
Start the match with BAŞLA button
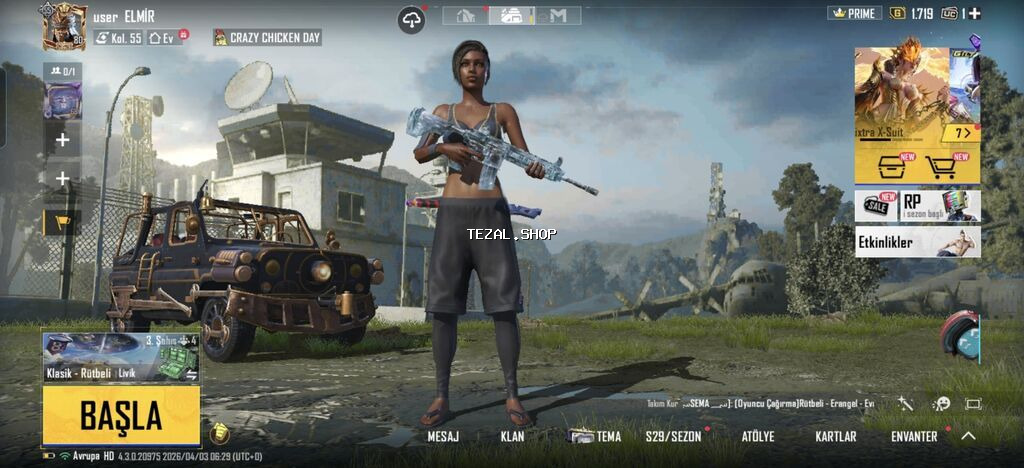point(121,415)
